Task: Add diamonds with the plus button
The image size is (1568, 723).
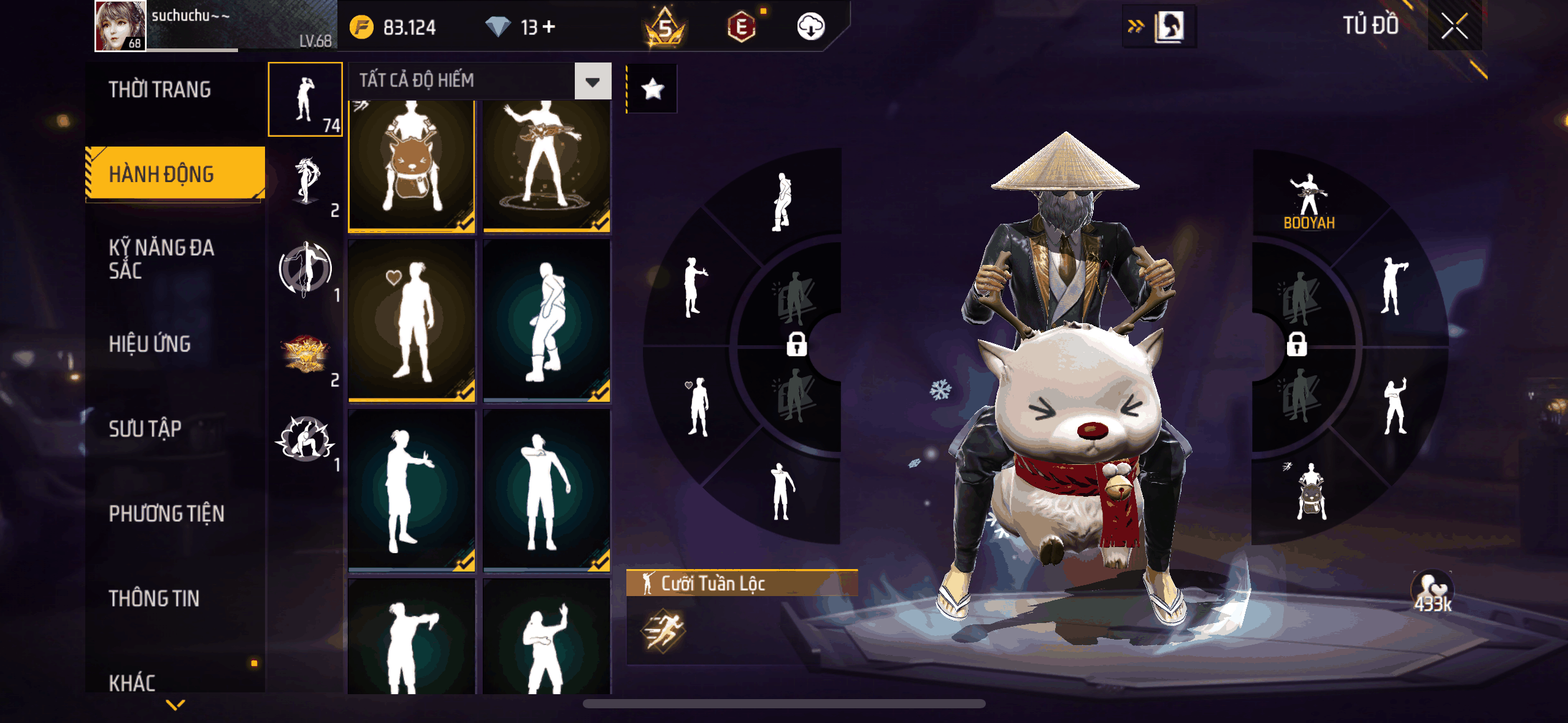Action: point(549,26)
